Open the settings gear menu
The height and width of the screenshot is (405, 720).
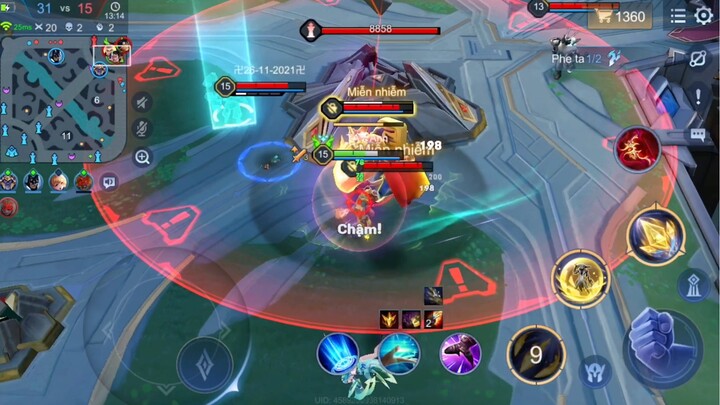pos(703,16)
